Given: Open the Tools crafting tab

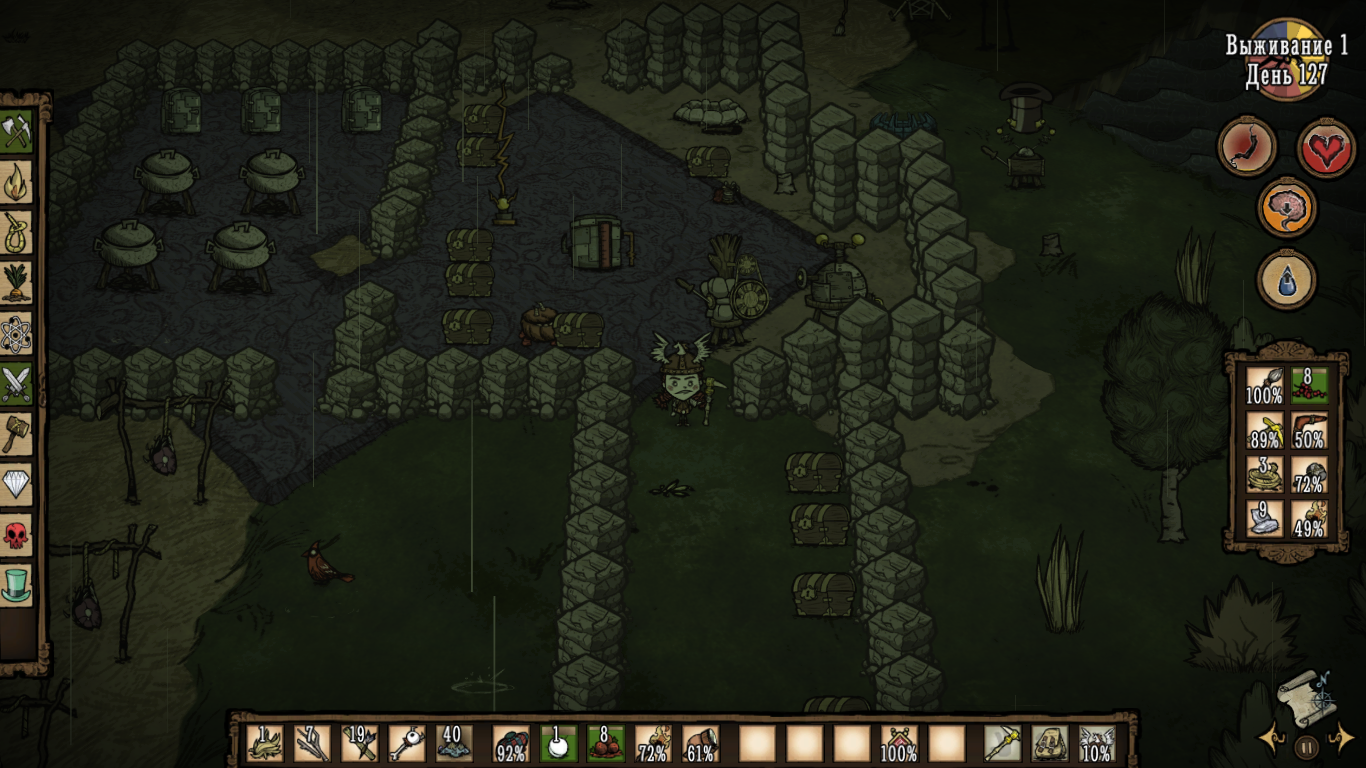Looking at the screenshot, I should 17,131.
